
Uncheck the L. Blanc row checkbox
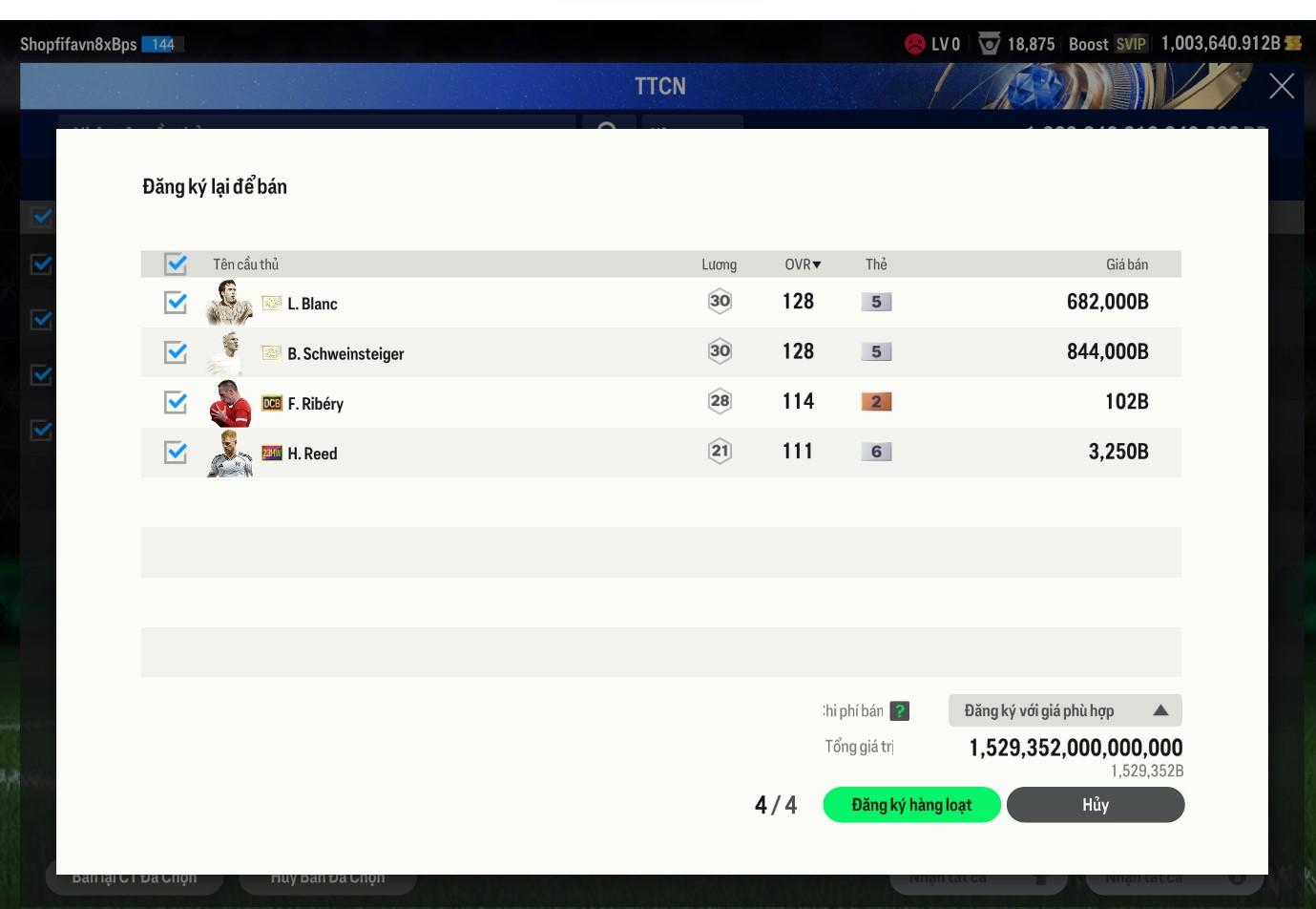point(176,303)
